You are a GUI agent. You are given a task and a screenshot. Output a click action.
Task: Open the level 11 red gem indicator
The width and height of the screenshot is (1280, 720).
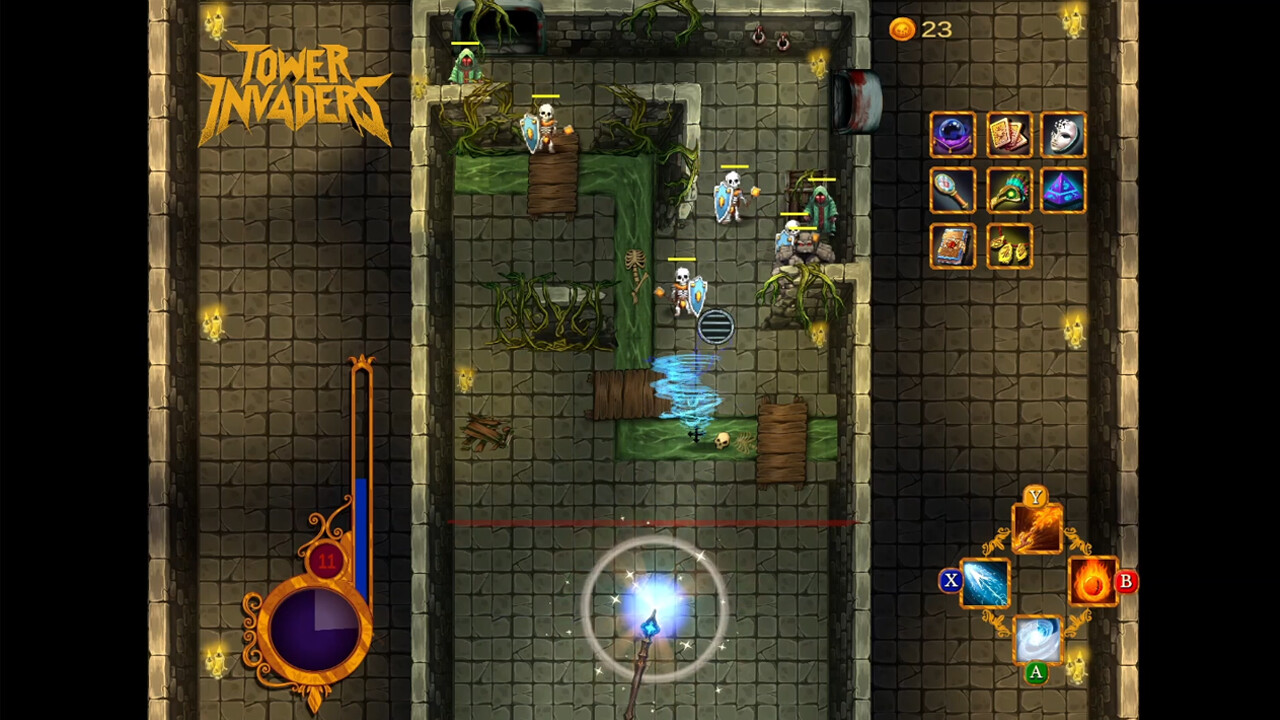(326, 562)
